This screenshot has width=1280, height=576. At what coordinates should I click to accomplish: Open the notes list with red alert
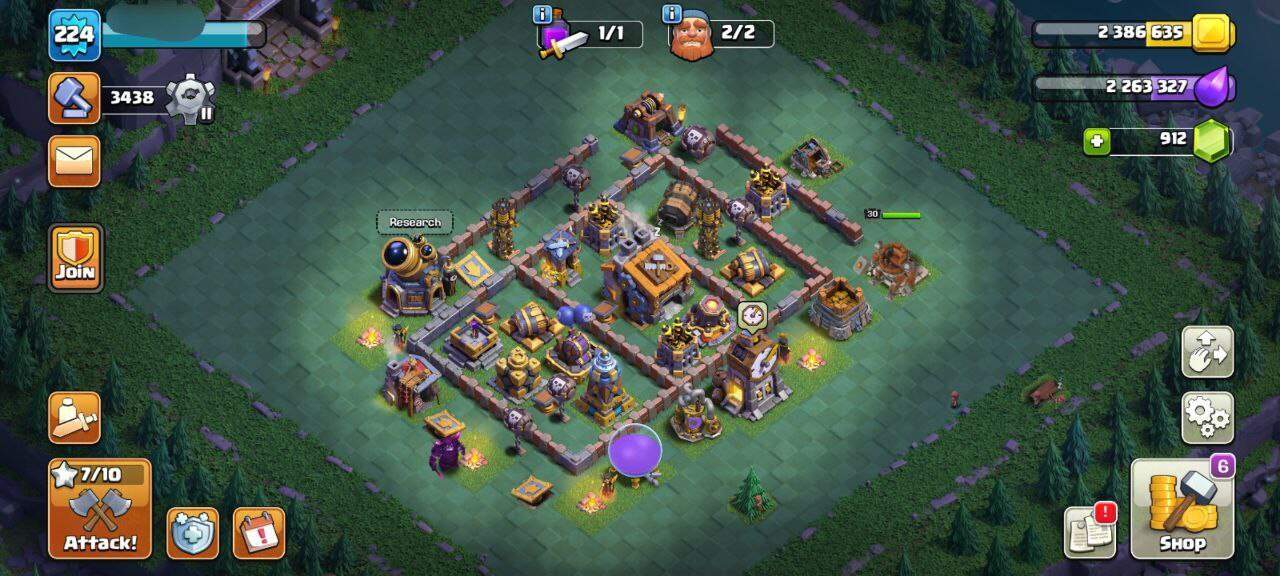pyautogui.click(x=1090, y=531)
